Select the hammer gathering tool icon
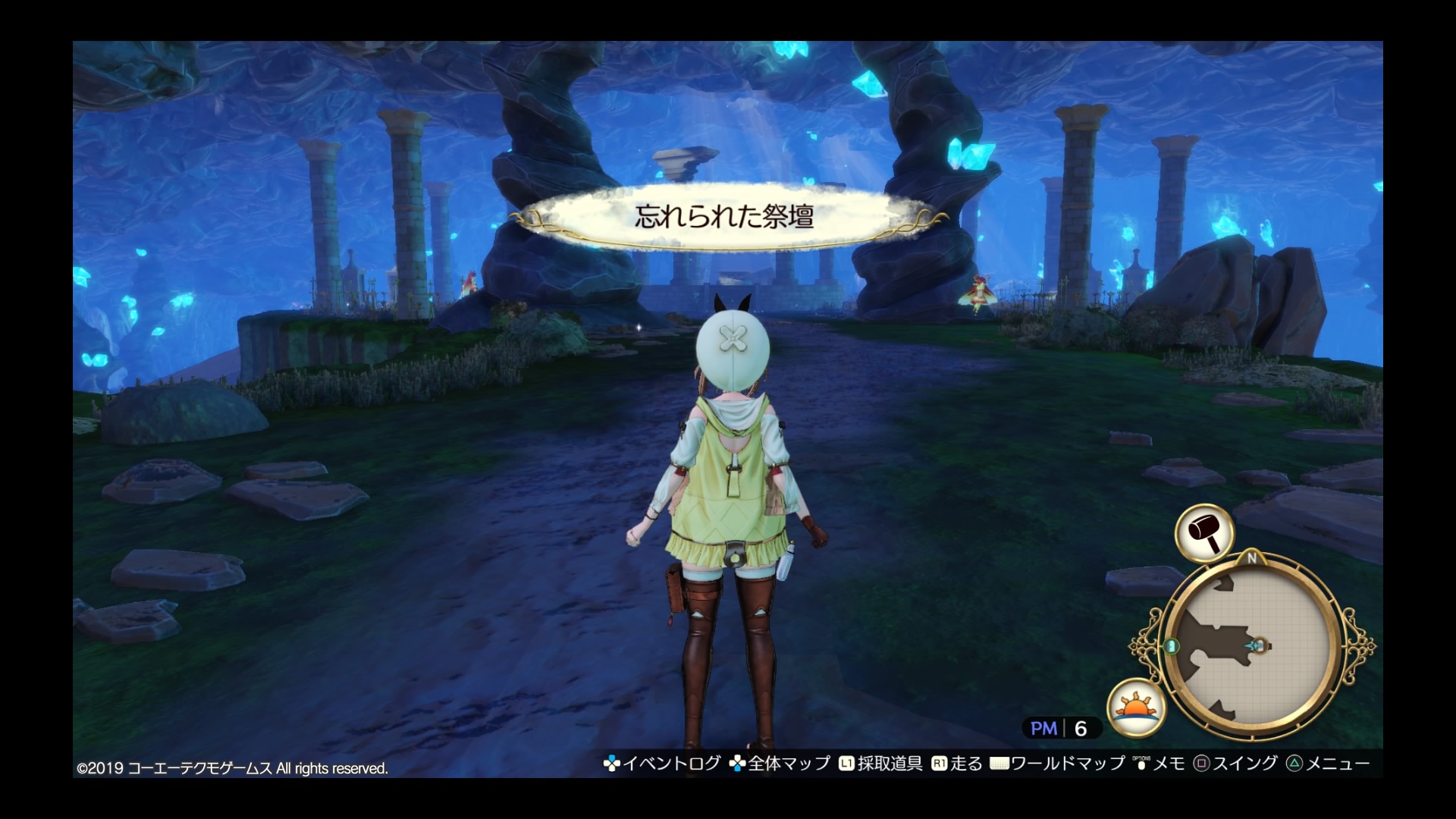The image size is (1456, 819). click(x=1204, y=532)
